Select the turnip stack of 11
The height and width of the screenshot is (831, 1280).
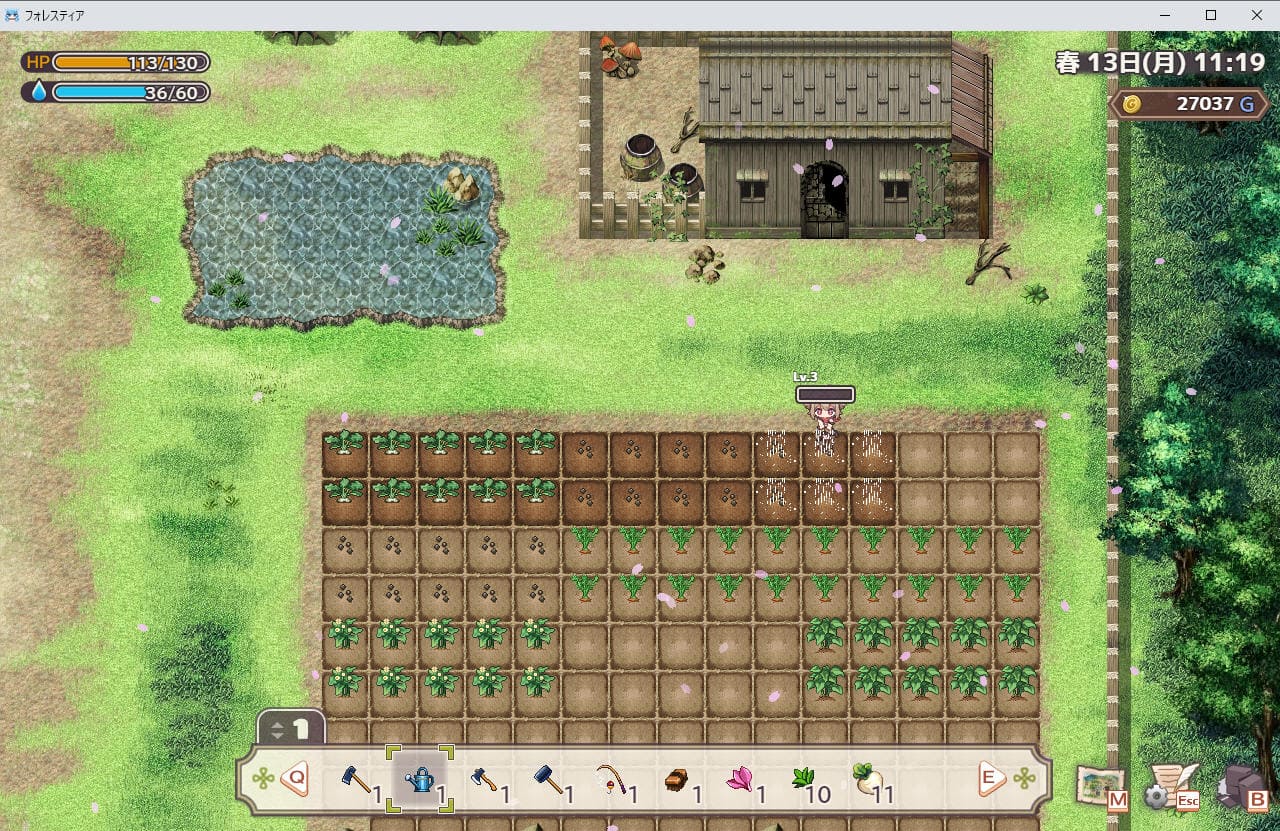tap(866, 779)
